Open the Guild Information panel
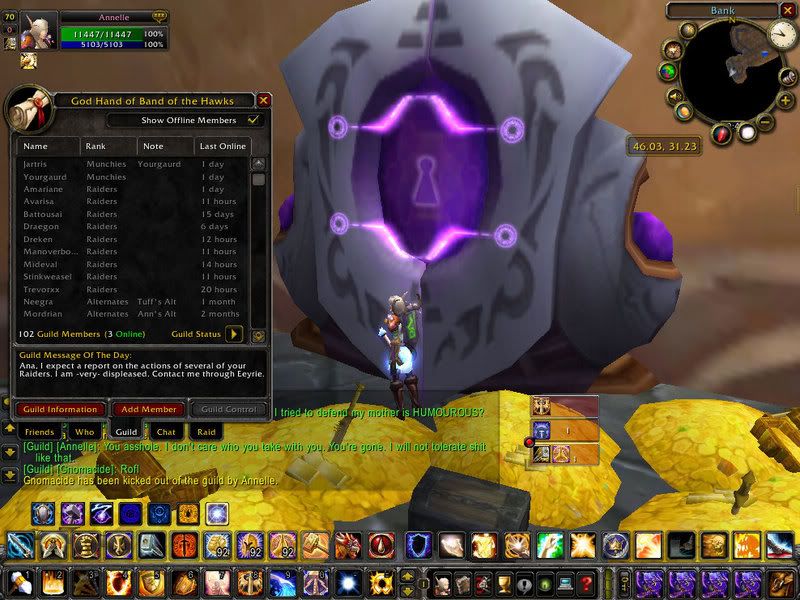 (59, 409)
